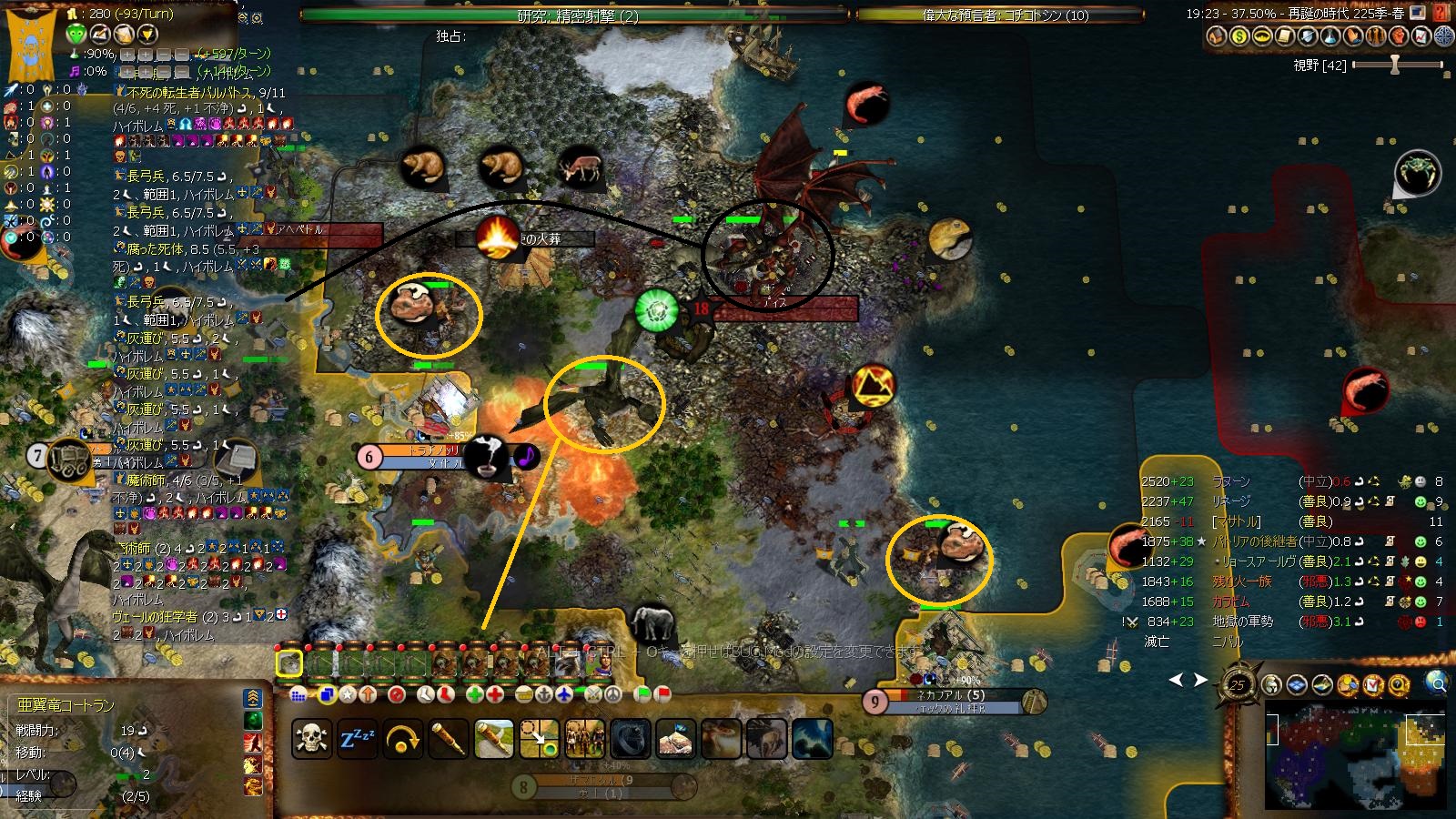Select the curved arrow skip-turn action
Screen dimensions: 1456x819
pos(403,739)
